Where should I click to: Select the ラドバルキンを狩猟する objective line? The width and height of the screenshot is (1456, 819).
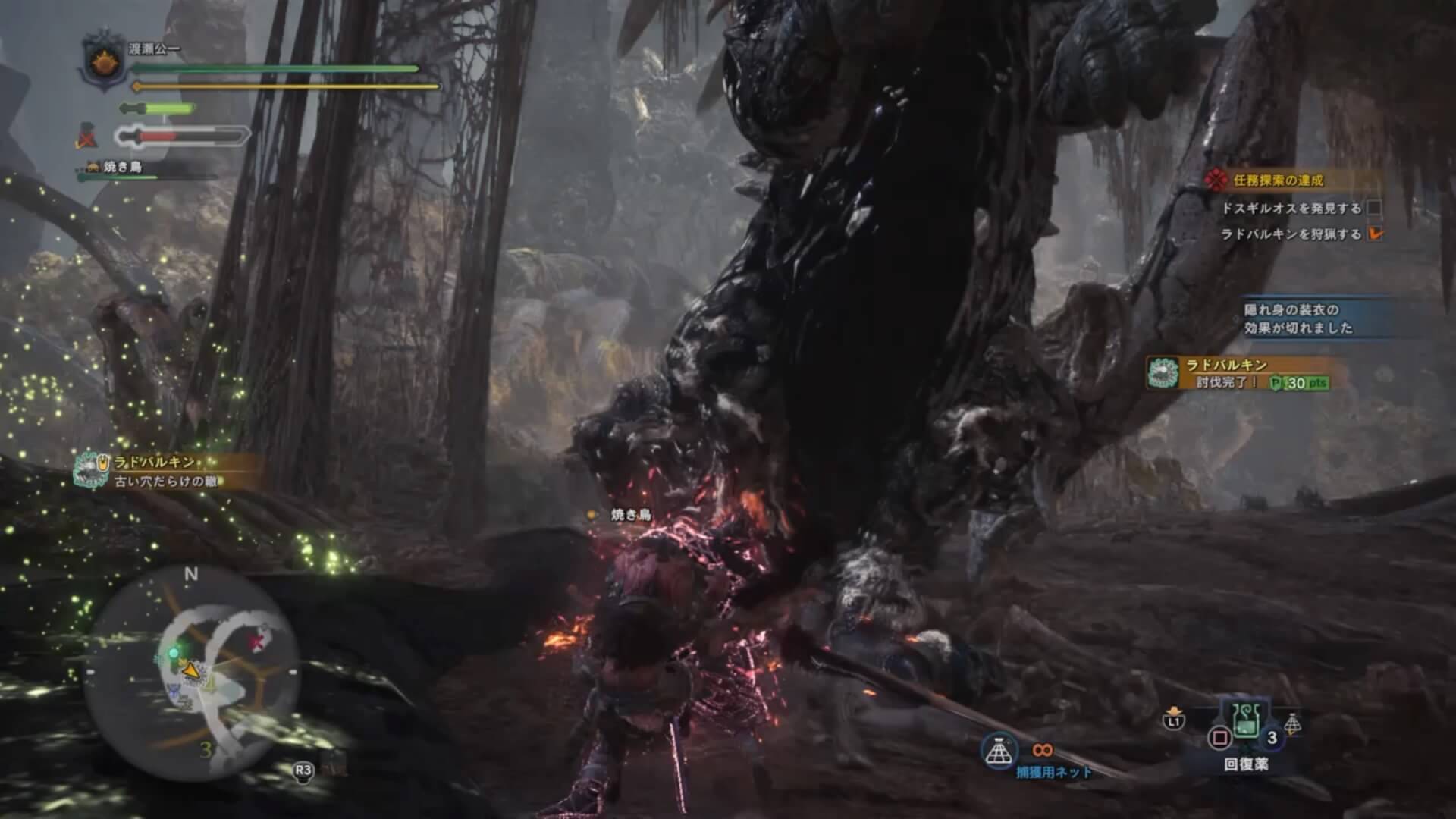tap(1291, 234)
